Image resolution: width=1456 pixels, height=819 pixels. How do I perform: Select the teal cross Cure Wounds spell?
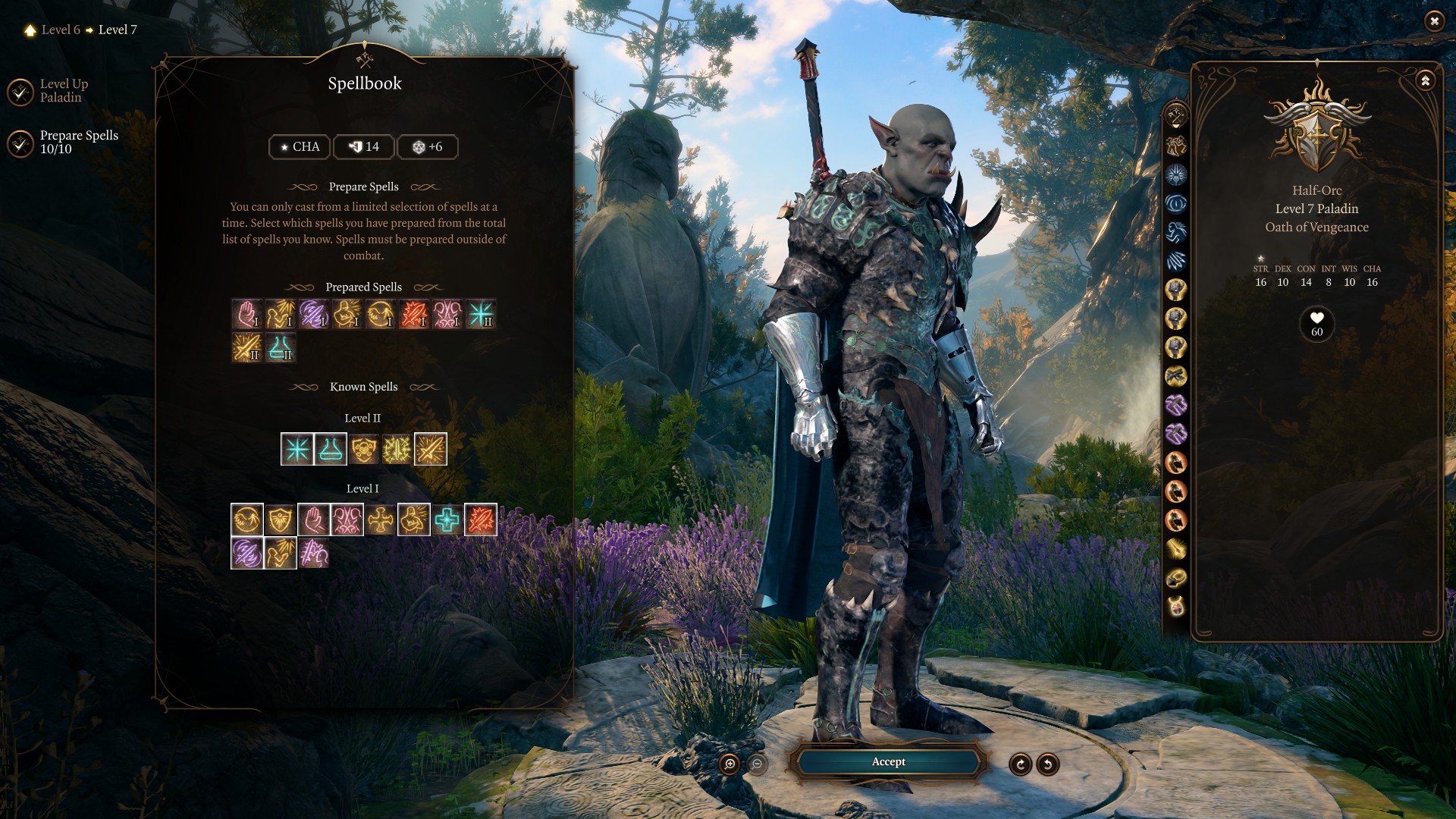pyautogui.click(x=447, y=520)
